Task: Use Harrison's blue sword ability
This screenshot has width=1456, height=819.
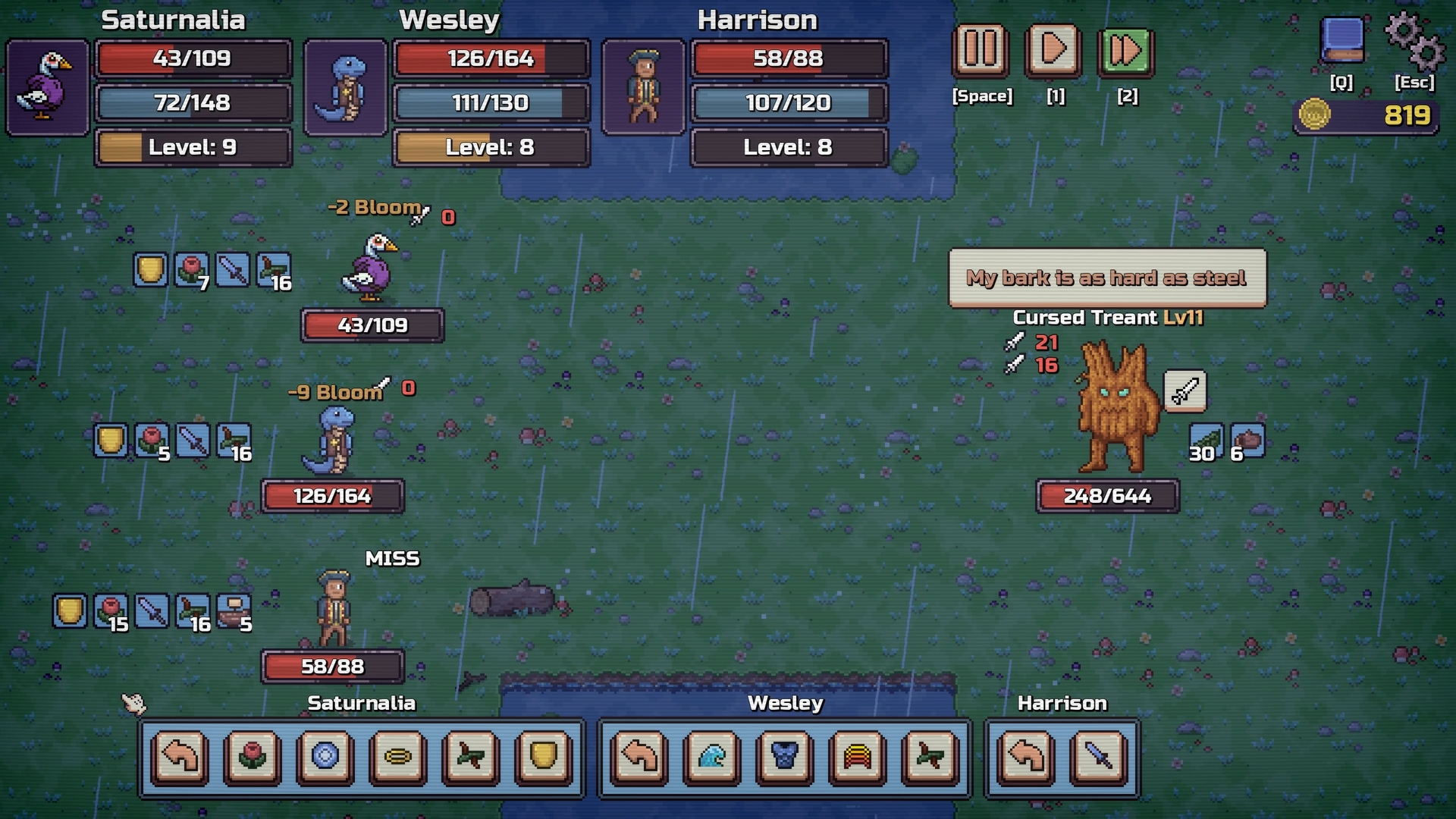Action: (1099, 756)
